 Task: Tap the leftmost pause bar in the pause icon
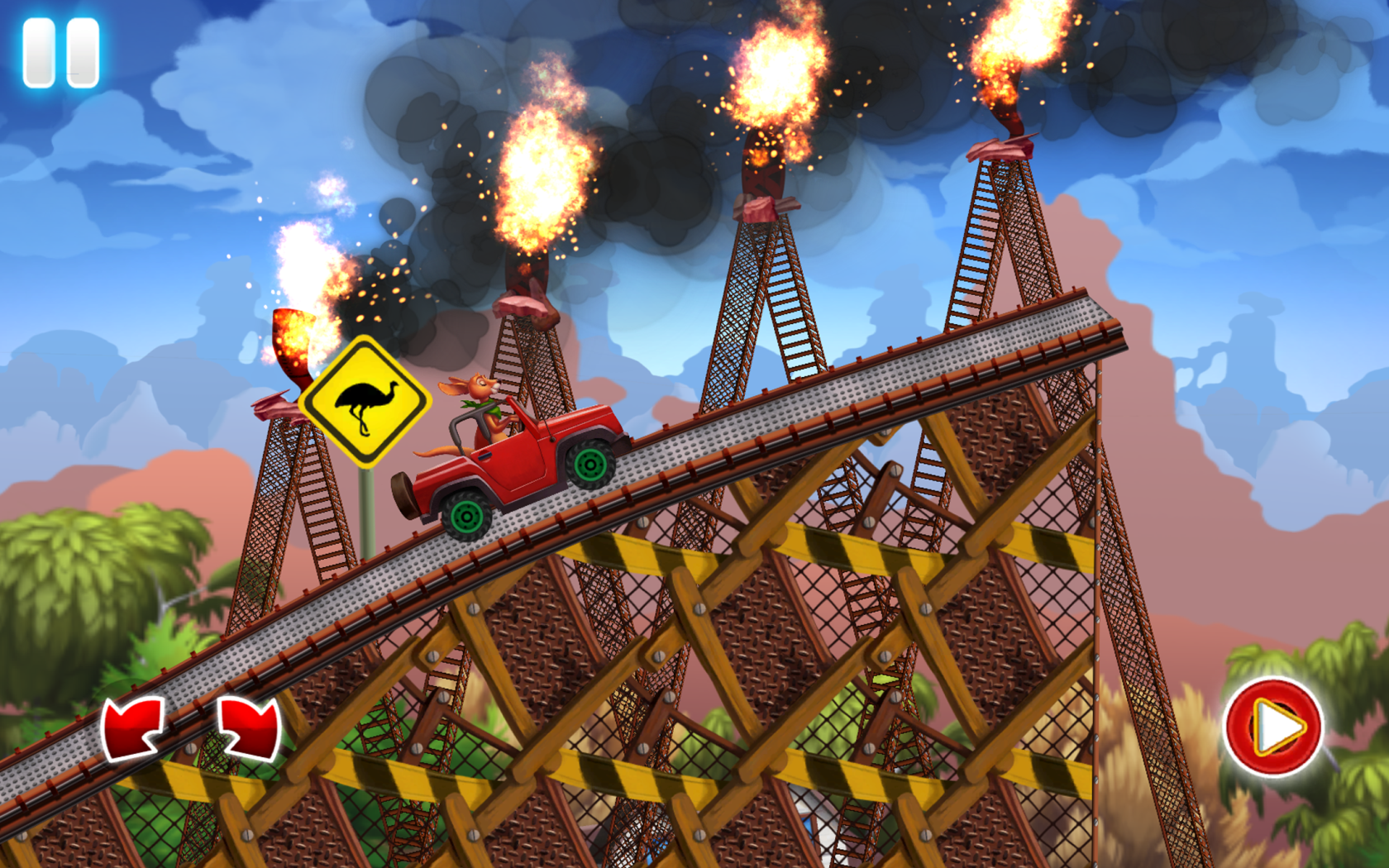pyautogui.click(x=40, y=52)
